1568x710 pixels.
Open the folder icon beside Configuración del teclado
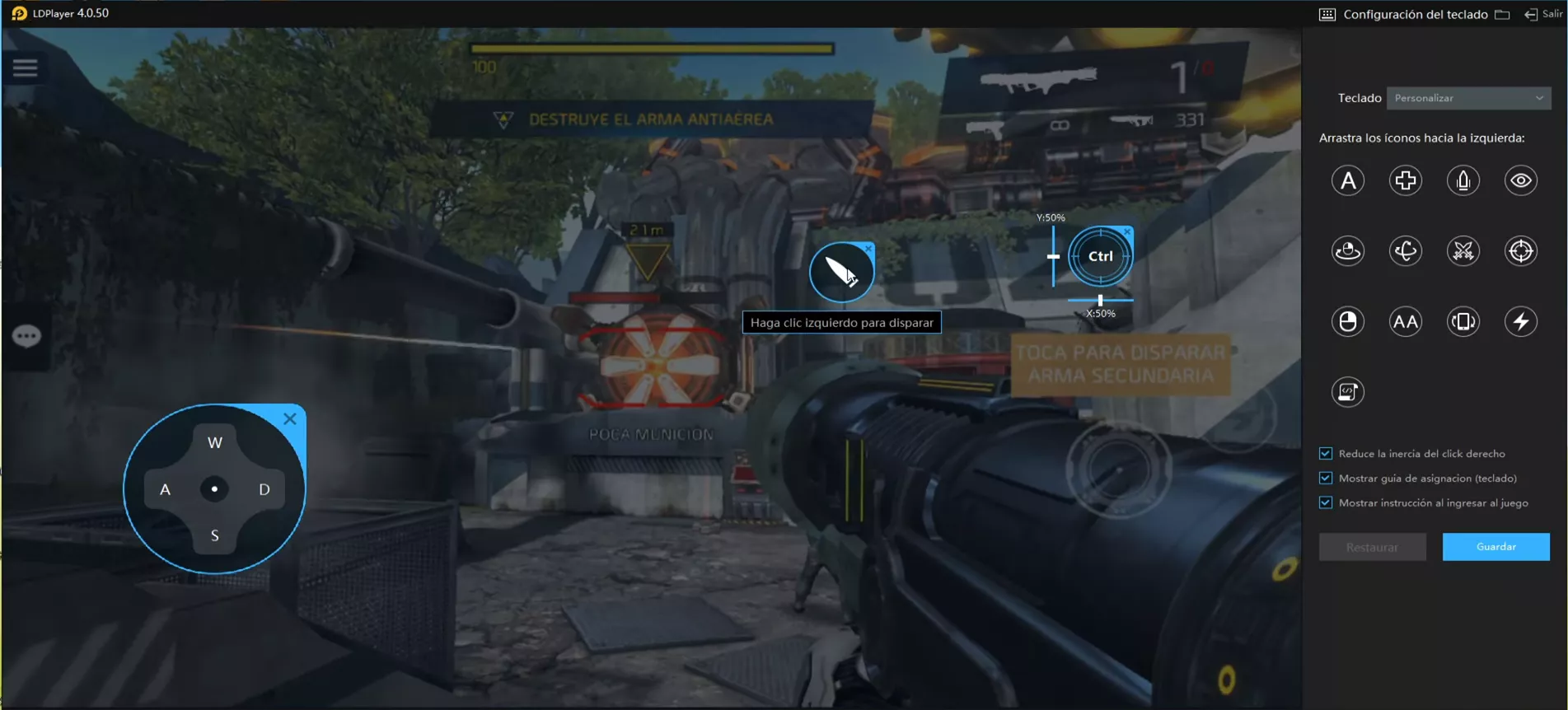[x=1502, y=15]
